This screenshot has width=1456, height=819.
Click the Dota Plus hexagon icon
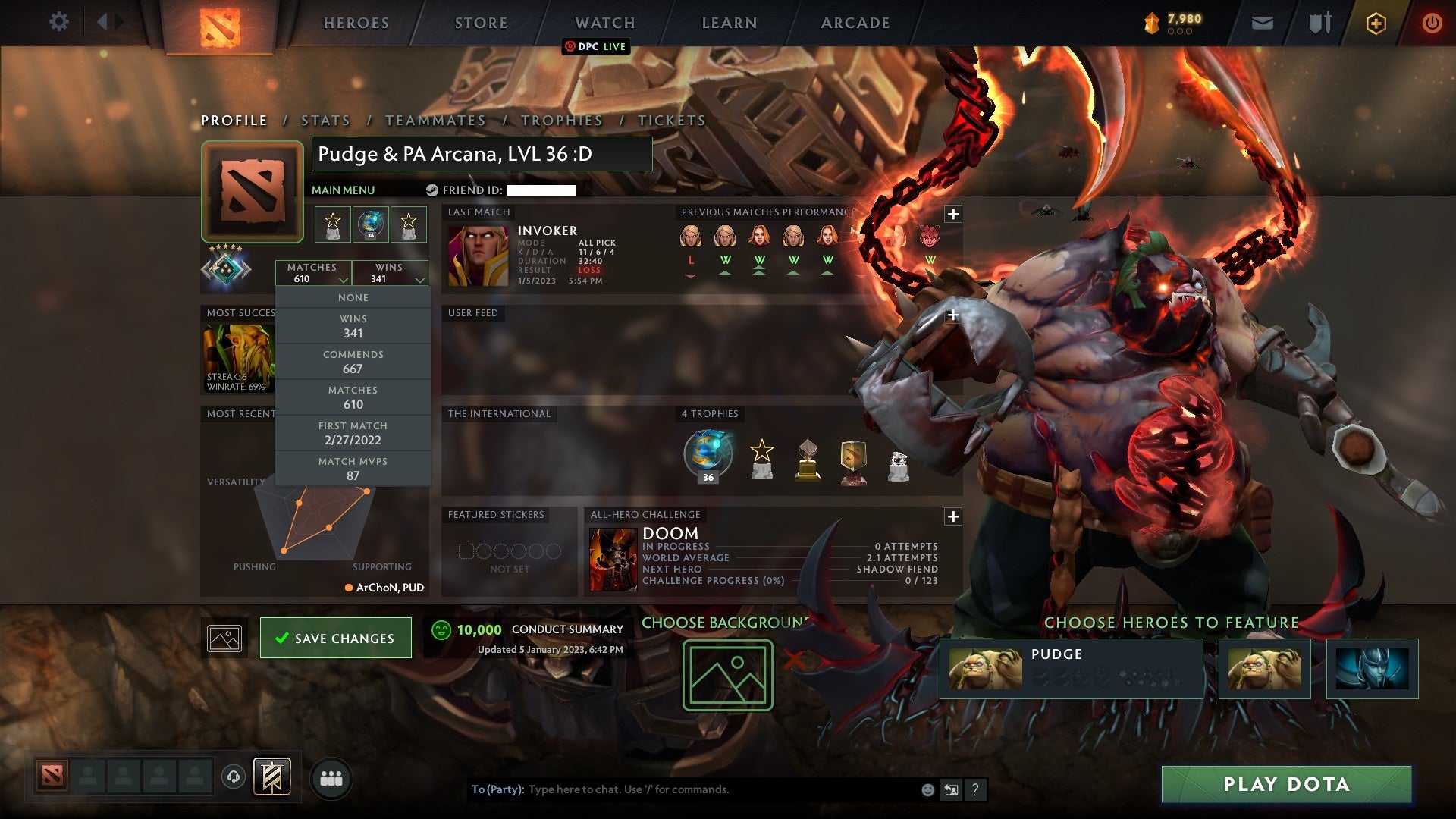point(1378,23)
